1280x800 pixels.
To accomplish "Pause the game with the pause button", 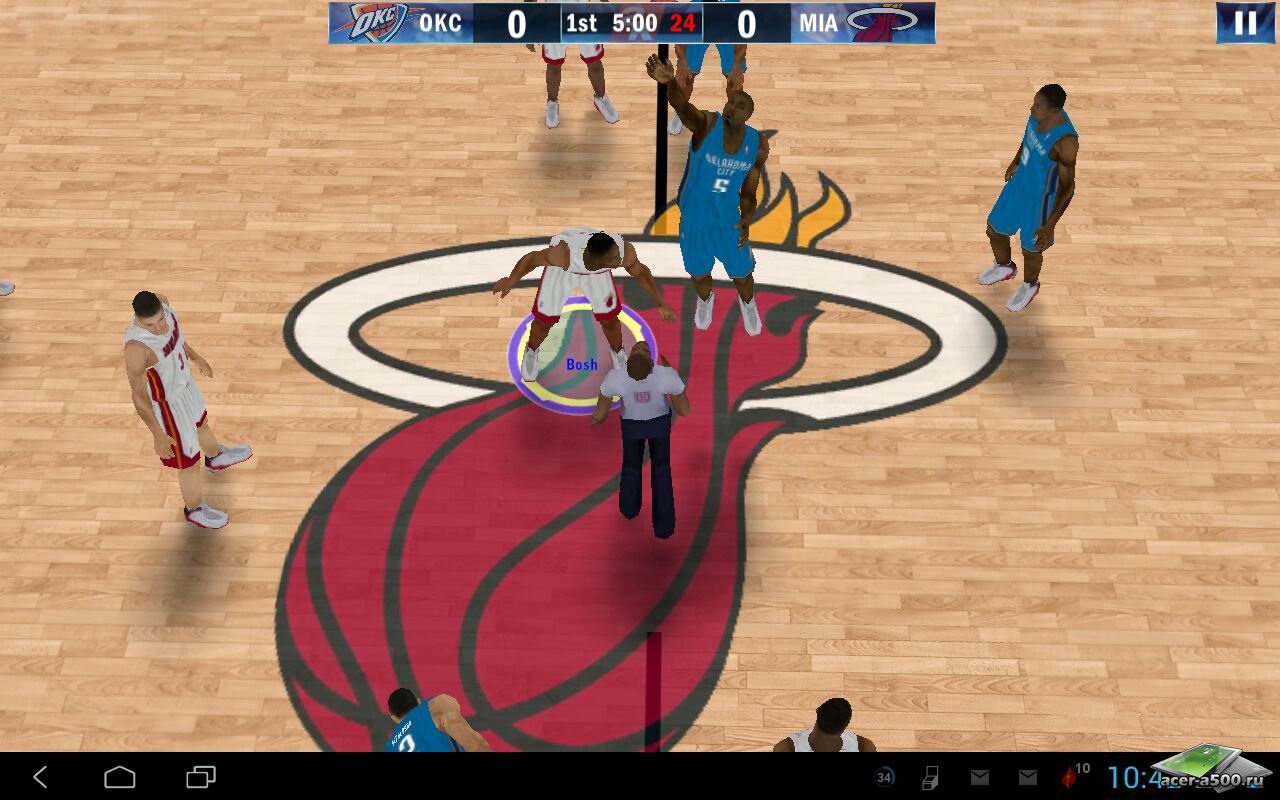I will (x=1245, y=23).
